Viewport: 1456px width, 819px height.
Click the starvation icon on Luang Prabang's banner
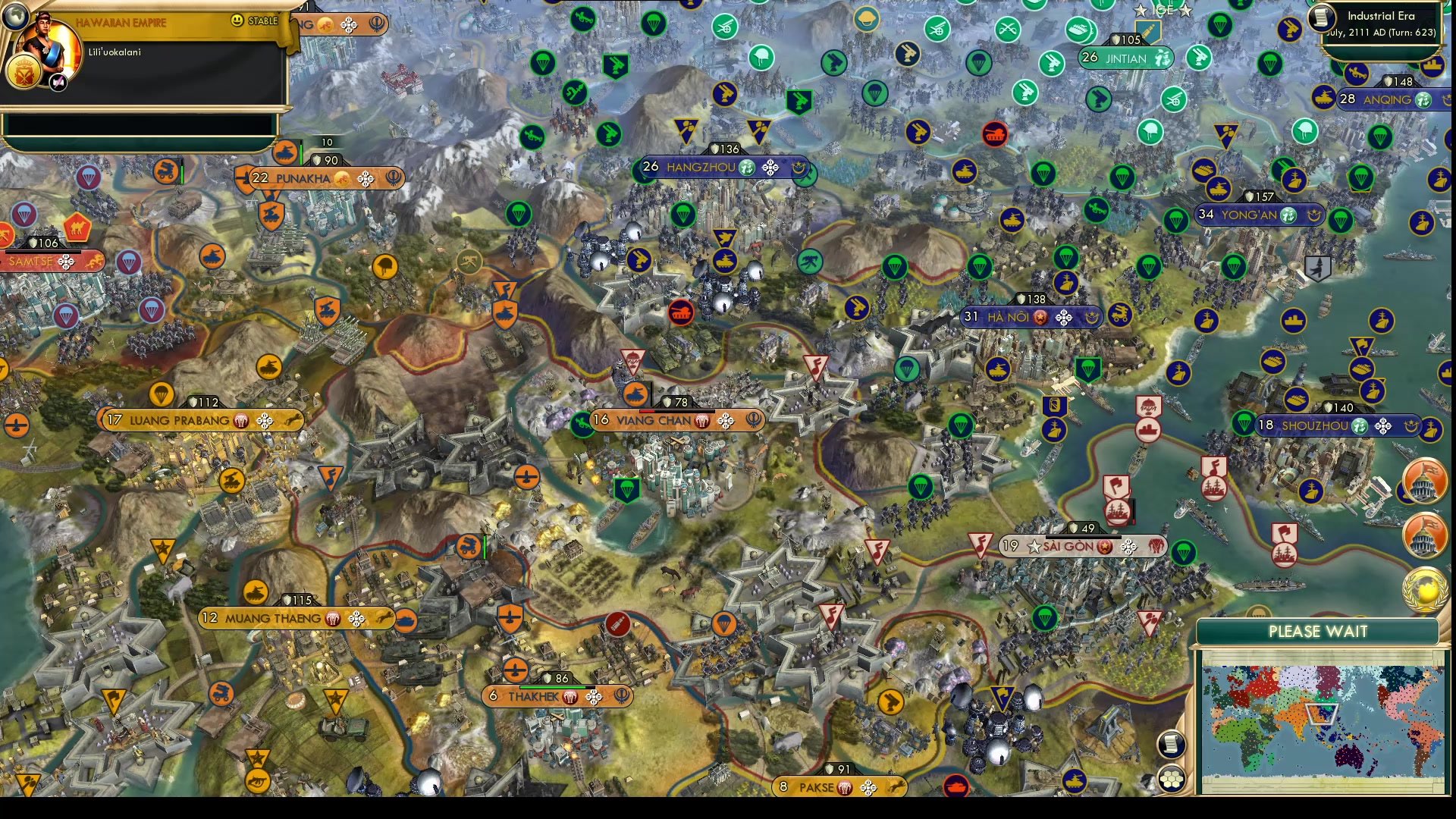(241, 419)
